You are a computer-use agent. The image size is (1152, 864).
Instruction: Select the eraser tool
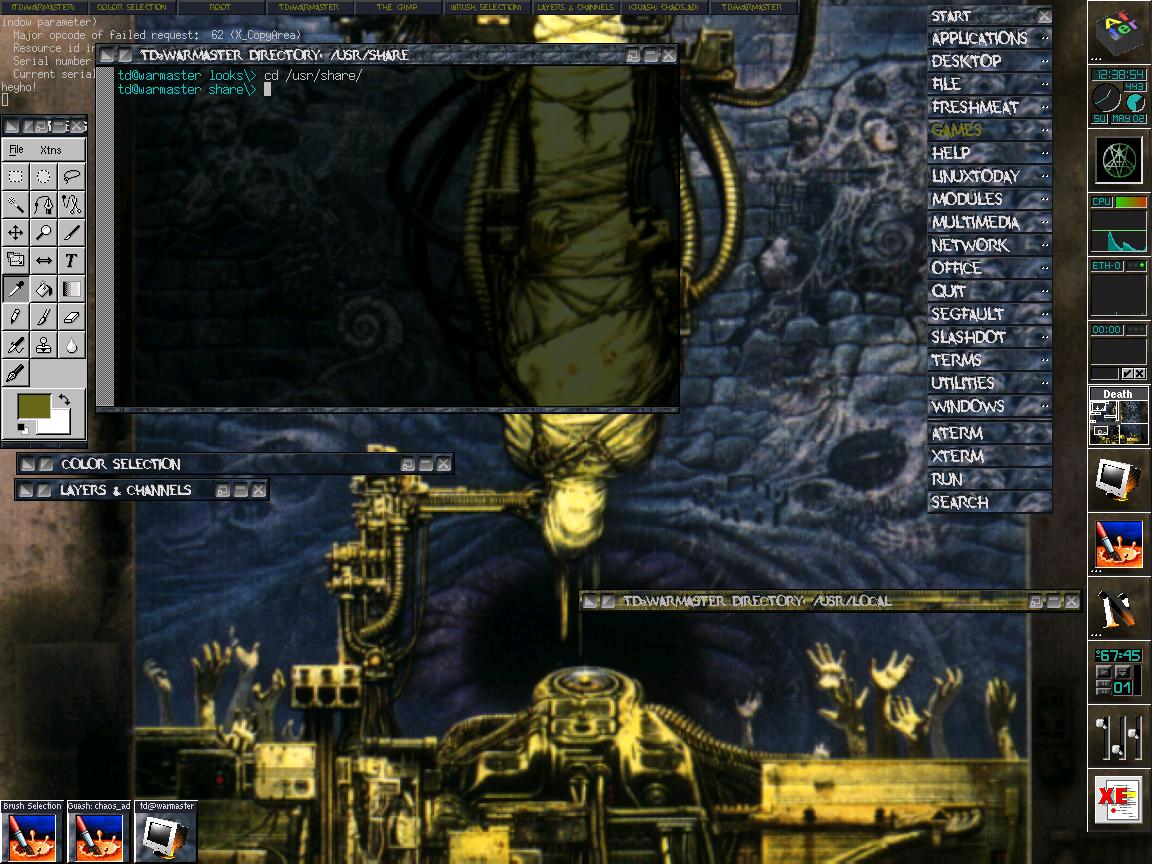point(71,317)
